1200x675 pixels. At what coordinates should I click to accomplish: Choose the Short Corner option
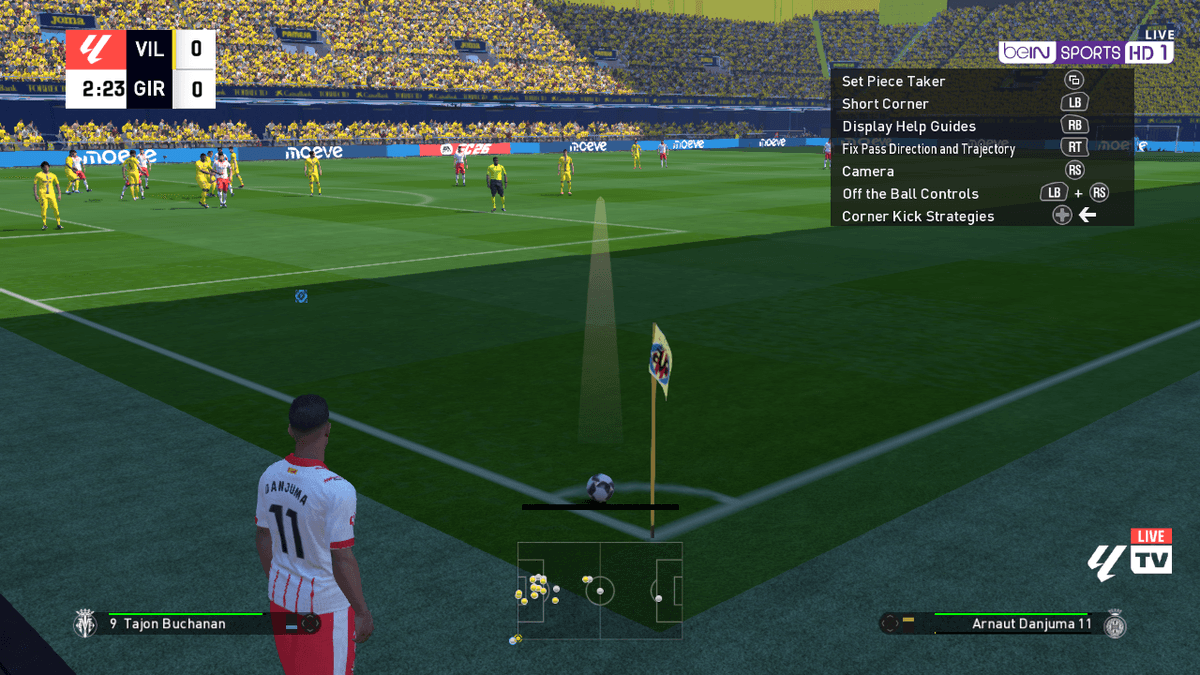(x=885, y=104)
